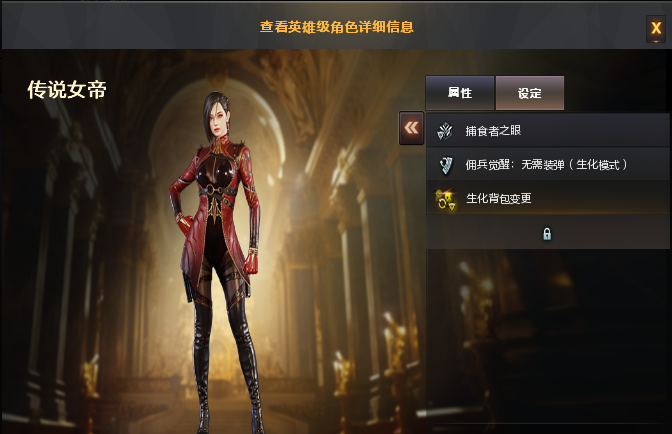Switch to the 属性 tab

tap(460, 93)
